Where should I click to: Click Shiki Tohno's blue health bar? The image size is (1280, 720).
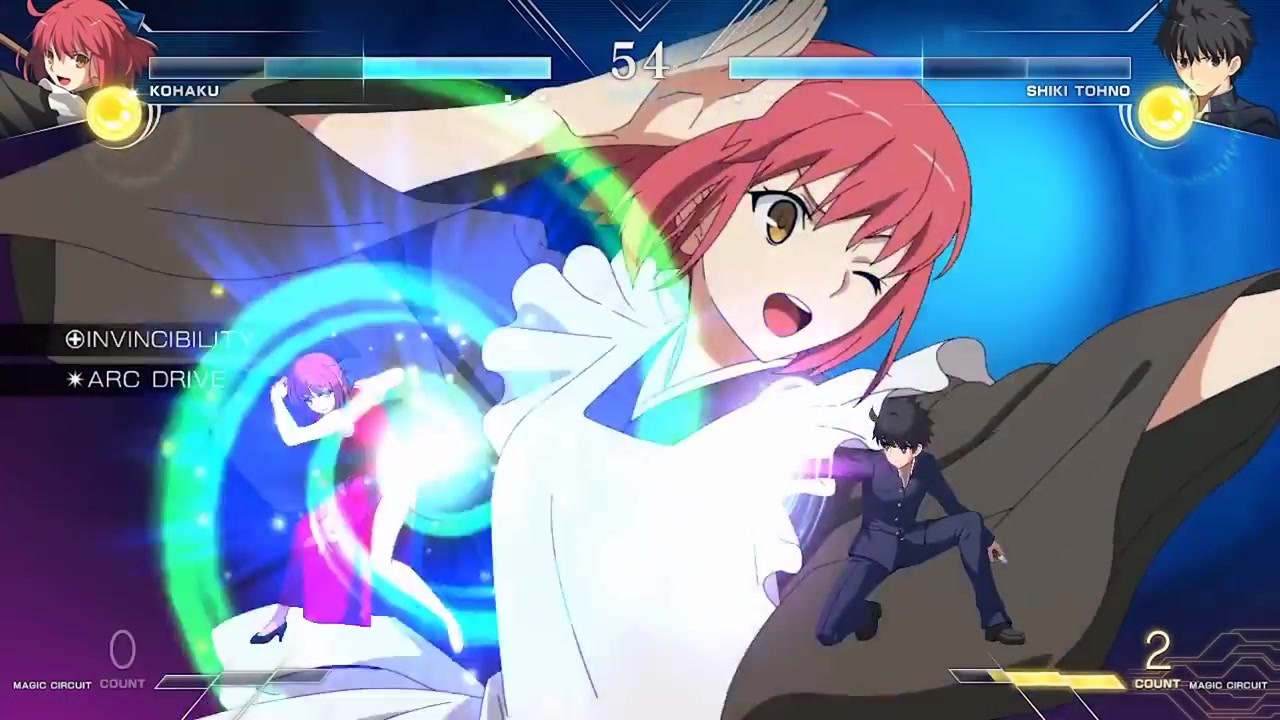pos(930,70)
